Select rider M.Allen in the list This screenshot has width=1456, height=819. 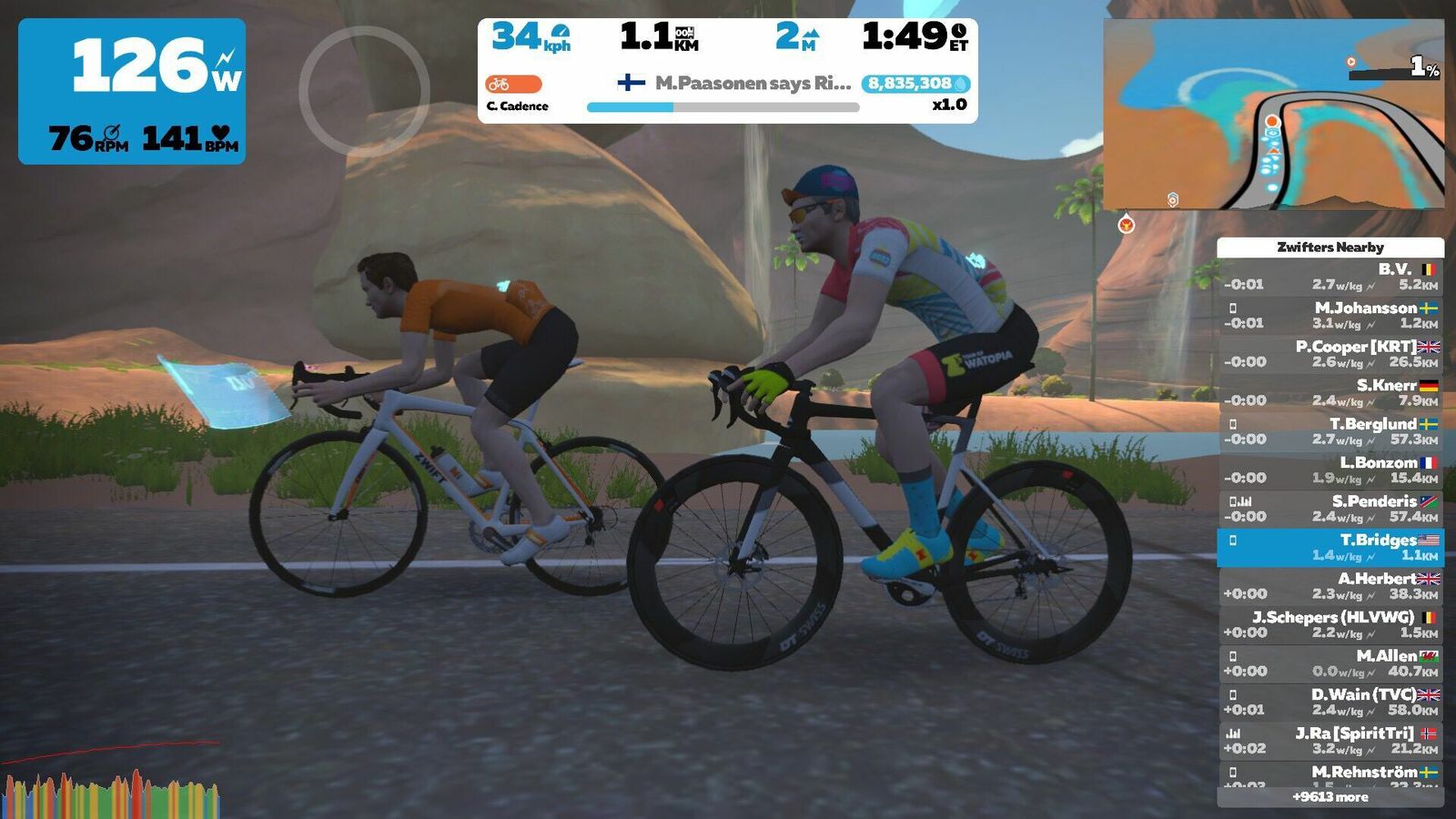pos(1330,663)
